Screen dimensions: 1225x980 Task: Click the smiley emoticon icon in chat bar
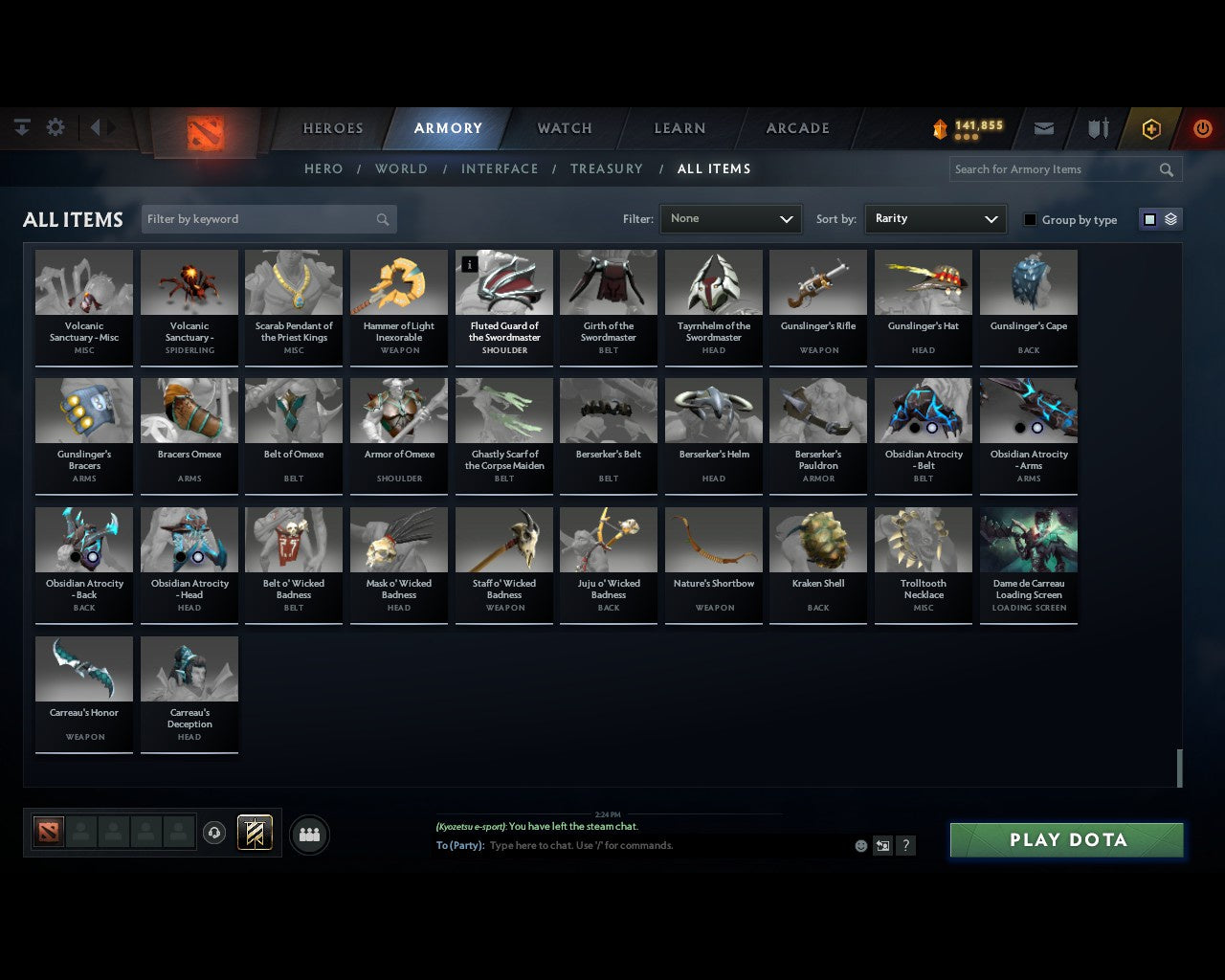coord(859,846)
